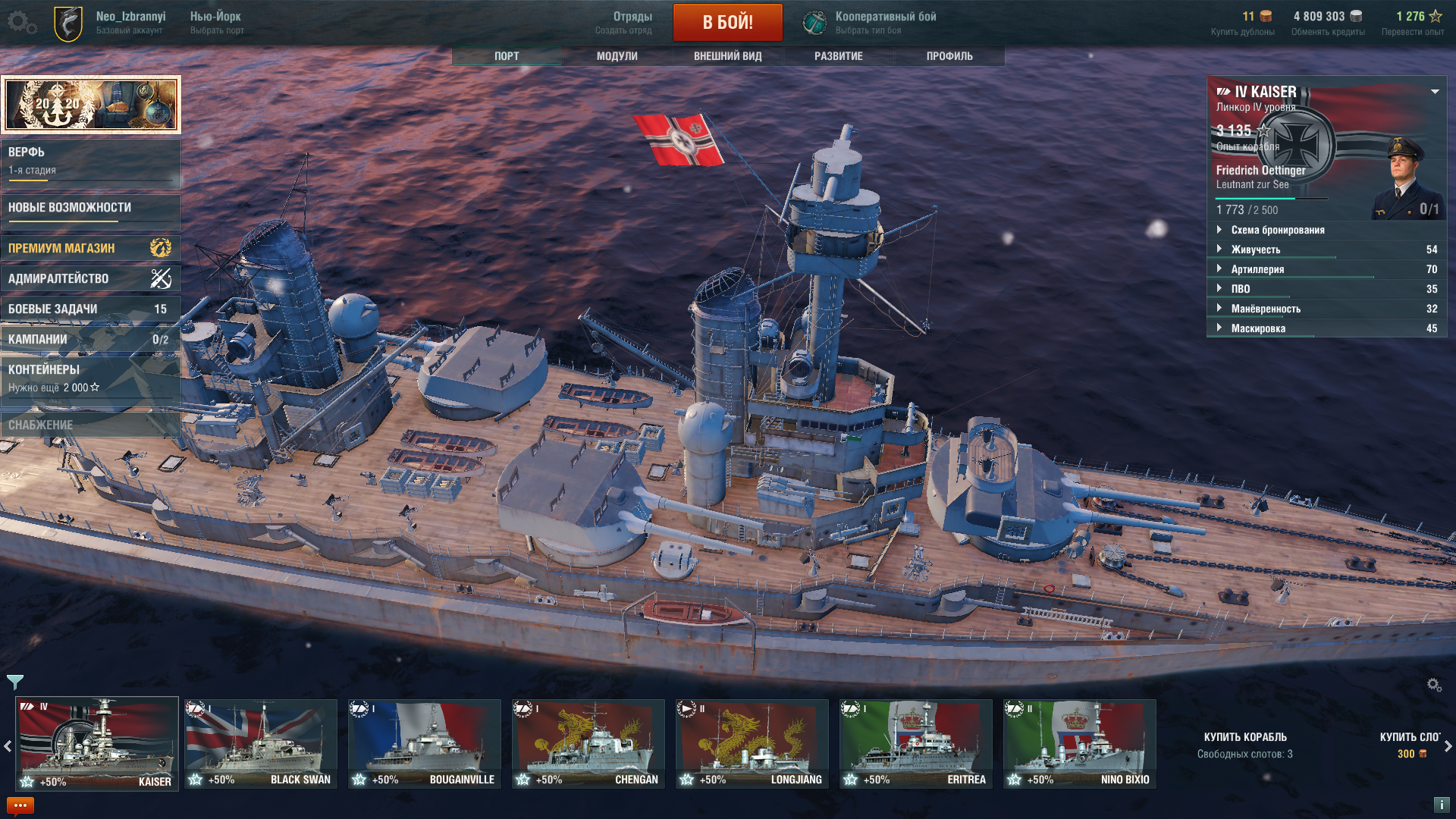This screenshot has width=1456, height=819.
Task: Switch to the ВНЕШНИЙ ВИД tab
Action: tap(727, 56)
